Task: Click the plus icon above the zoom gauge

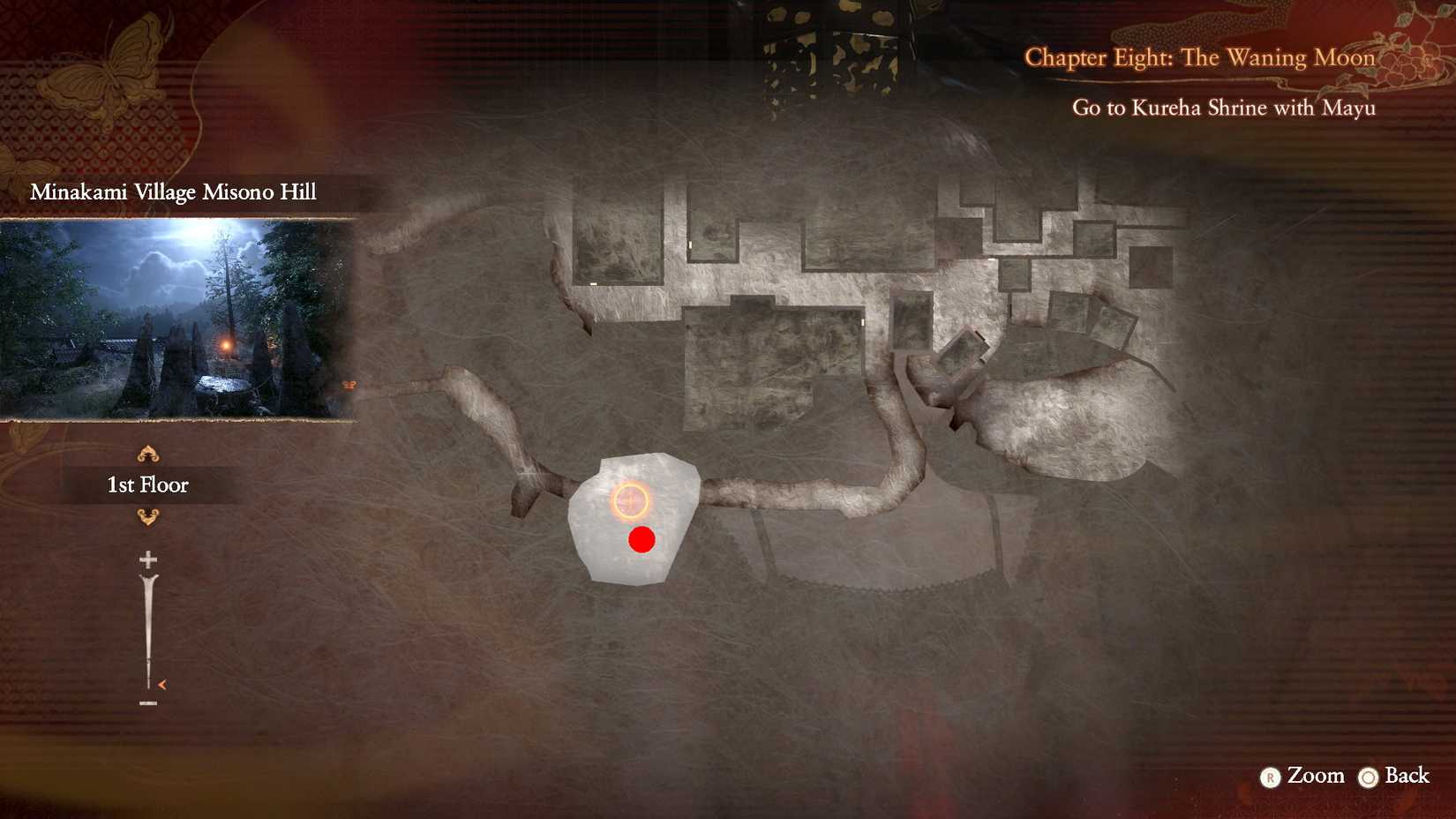Action: click(x=147, y=560)
